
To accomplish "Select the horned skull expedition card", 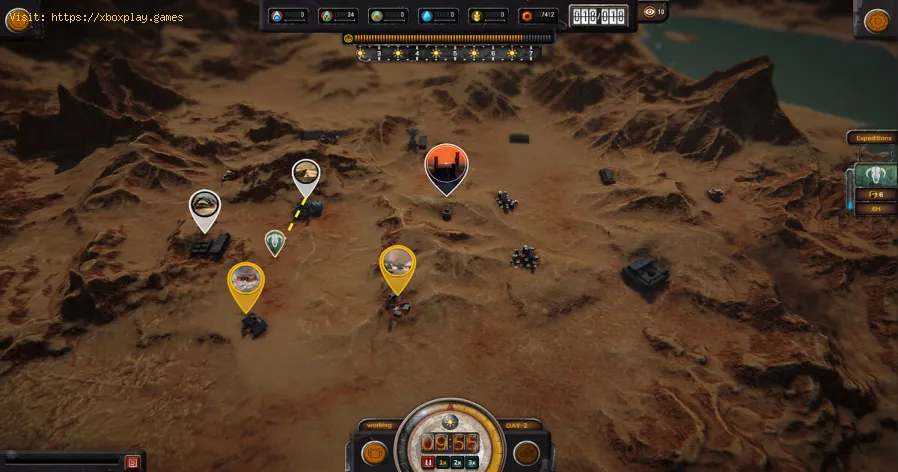I will pyautogui.click(x=876, y=175).
